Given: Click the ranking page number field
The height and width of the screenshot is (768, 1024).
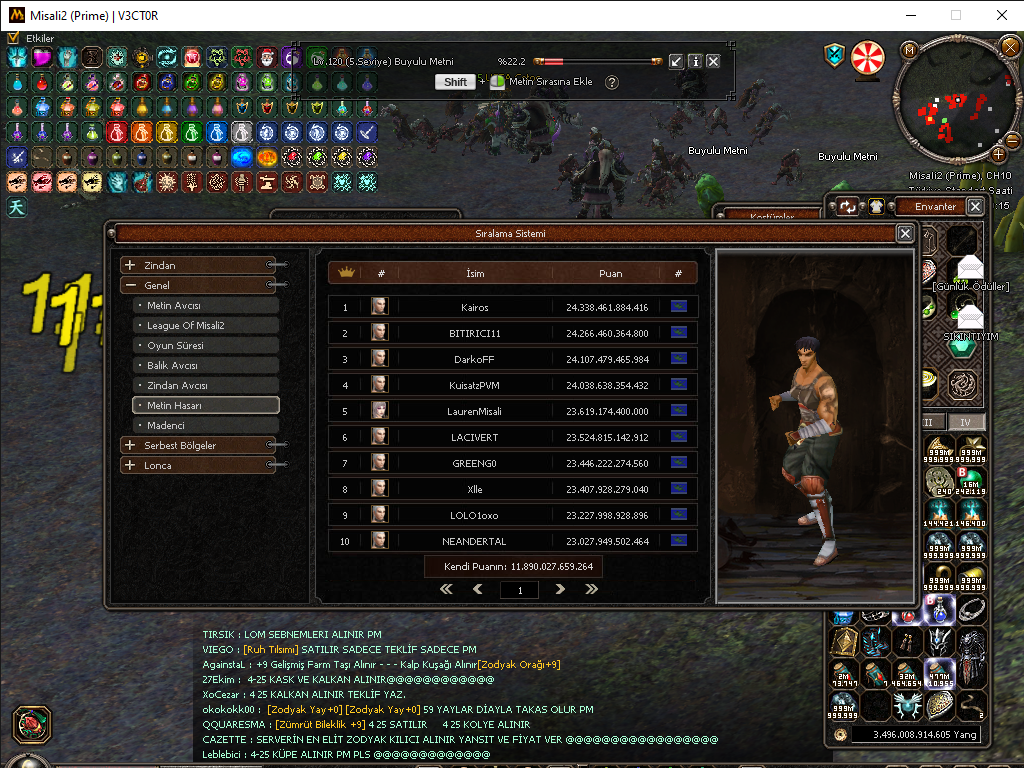Looking at the screenshot, I should 519,591.
